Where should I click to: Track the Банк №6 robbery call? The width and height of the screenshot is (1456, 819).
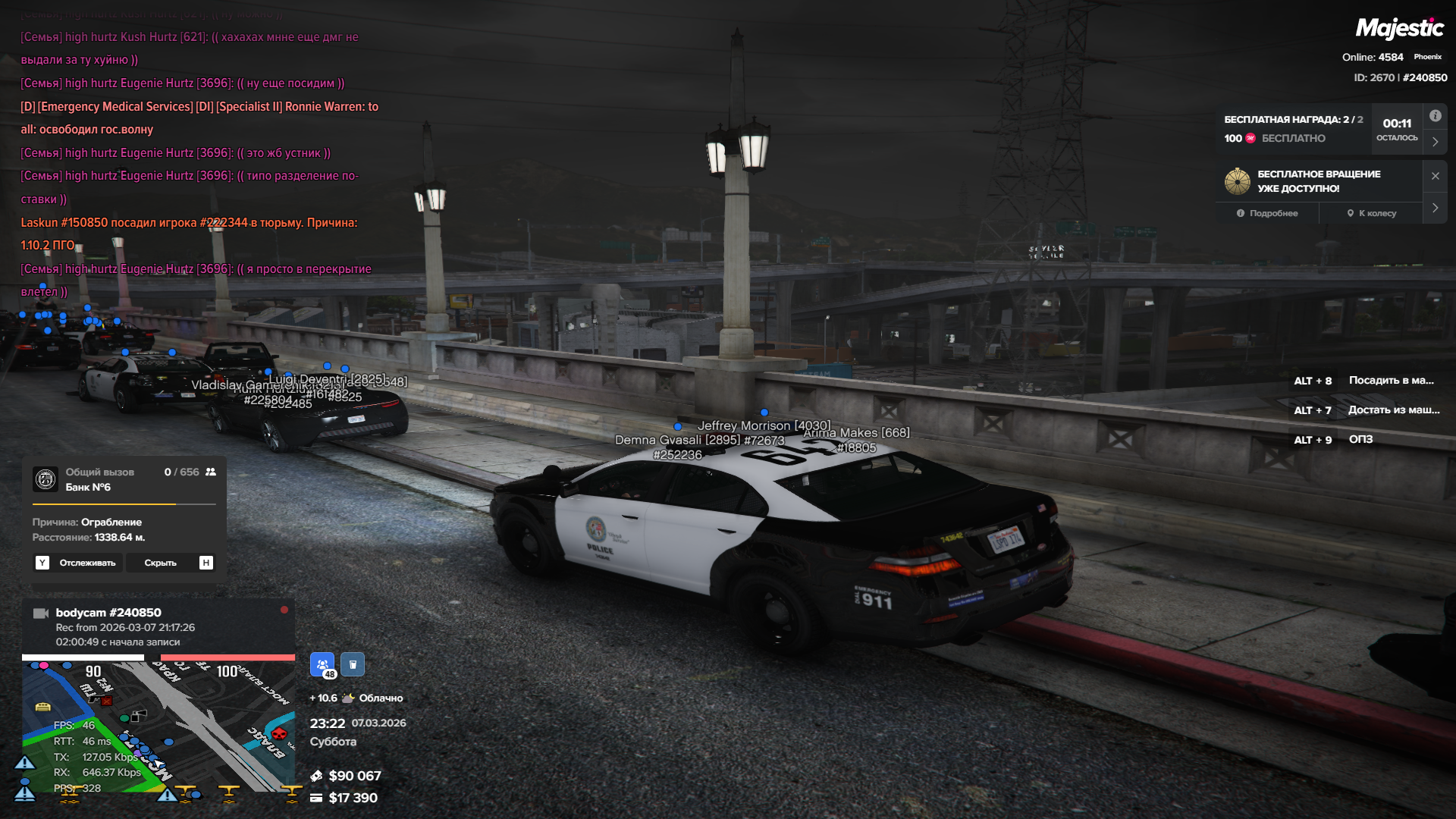pos(78,563)
